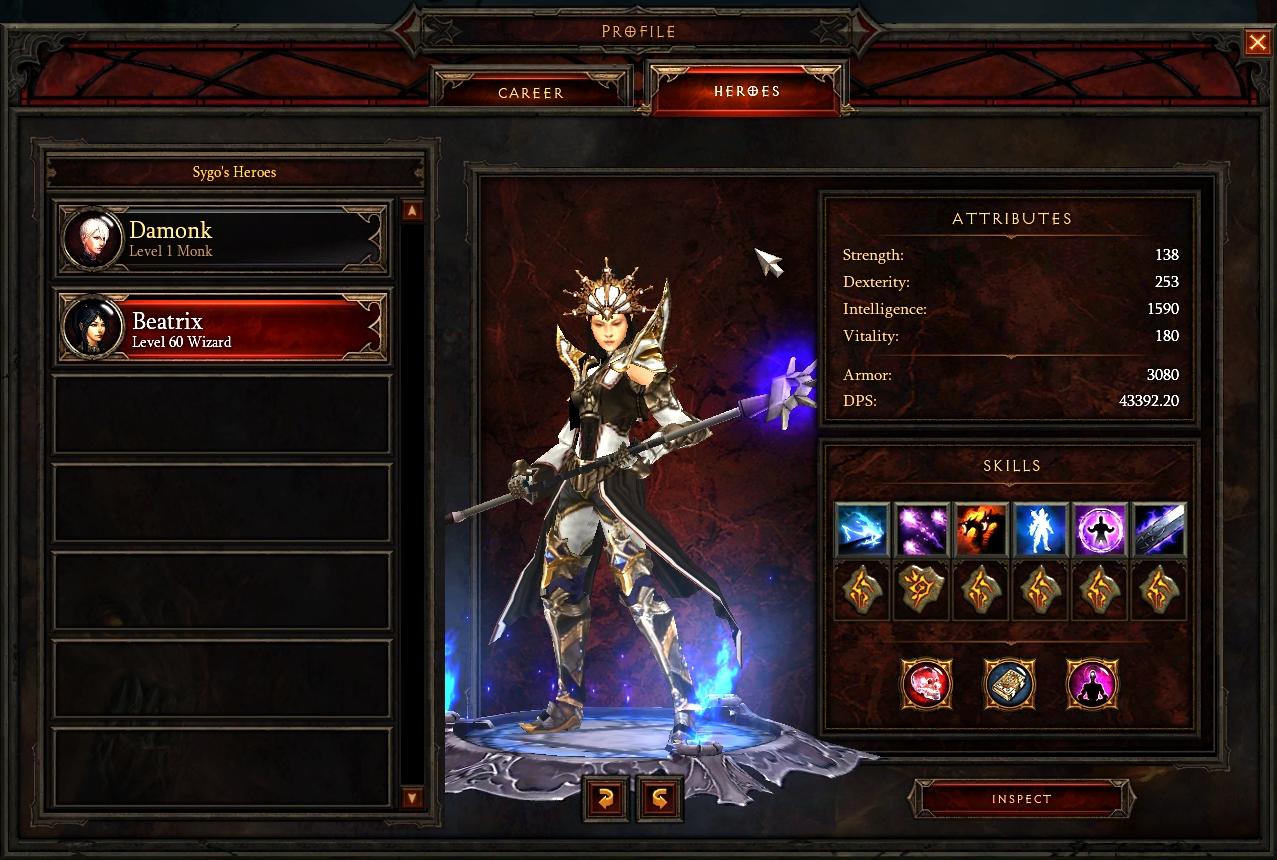
Task: Open the Heroes tab
Action: coord(747,91)
